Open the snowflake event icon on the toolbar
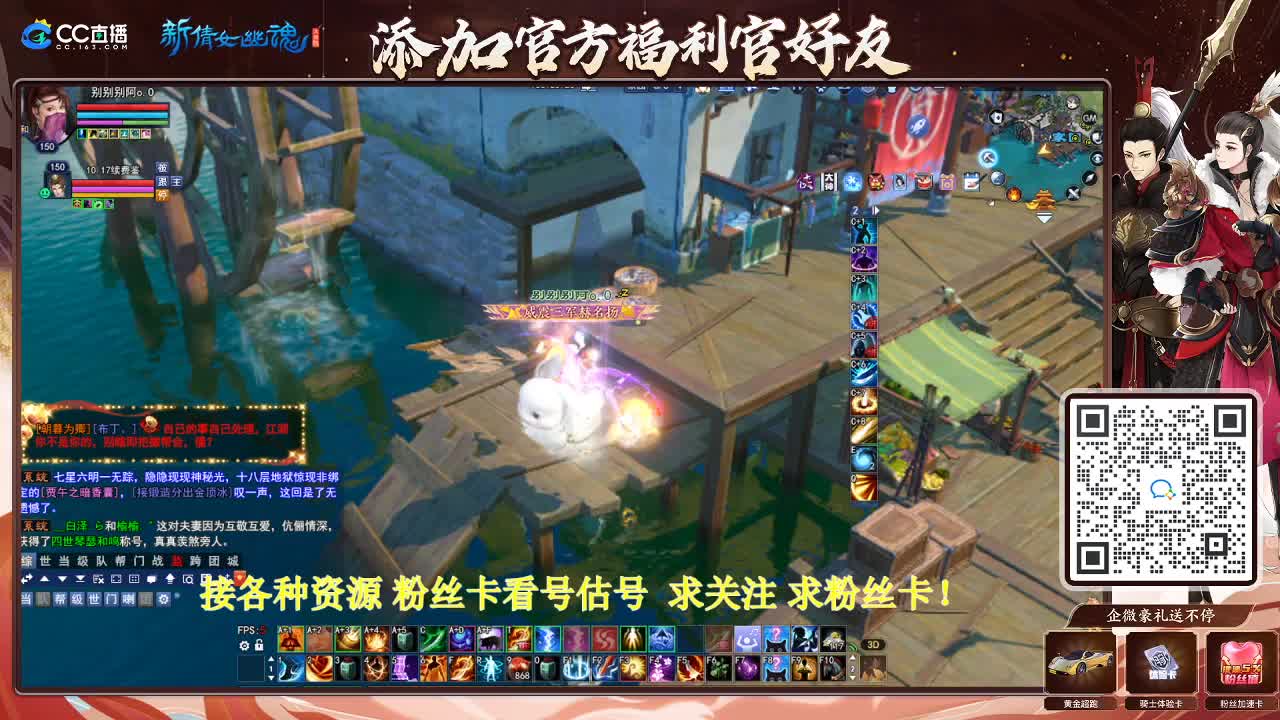 (852, 182)
